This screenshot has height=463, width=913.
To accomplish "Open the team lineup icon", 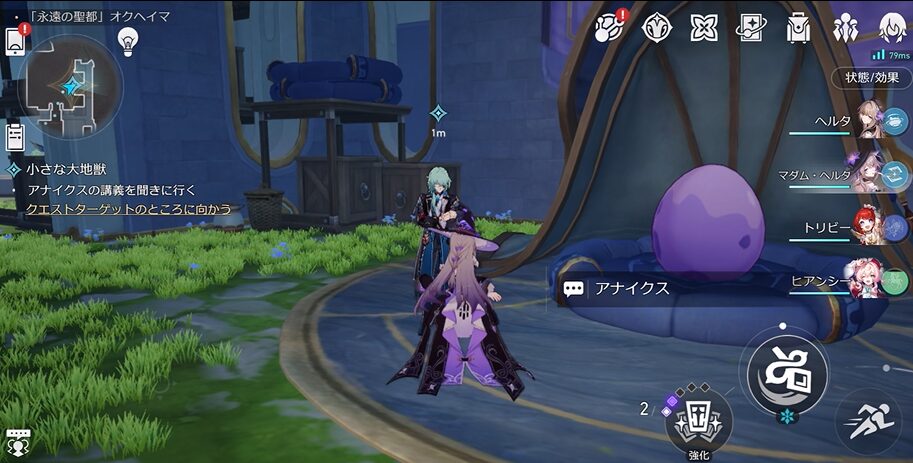I will (845, 28).
